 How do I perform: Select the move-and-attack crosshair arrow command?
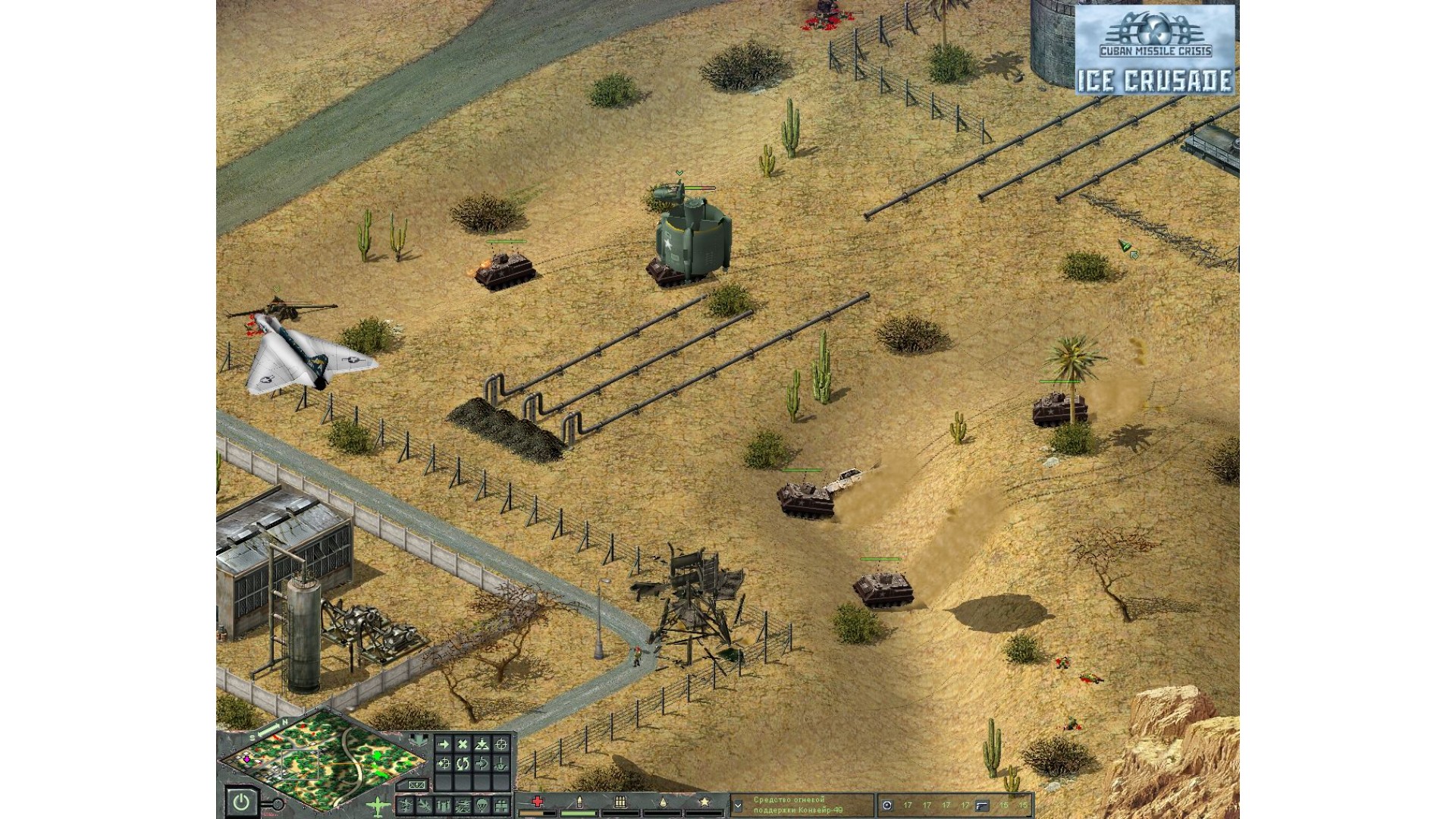[444, 764]
